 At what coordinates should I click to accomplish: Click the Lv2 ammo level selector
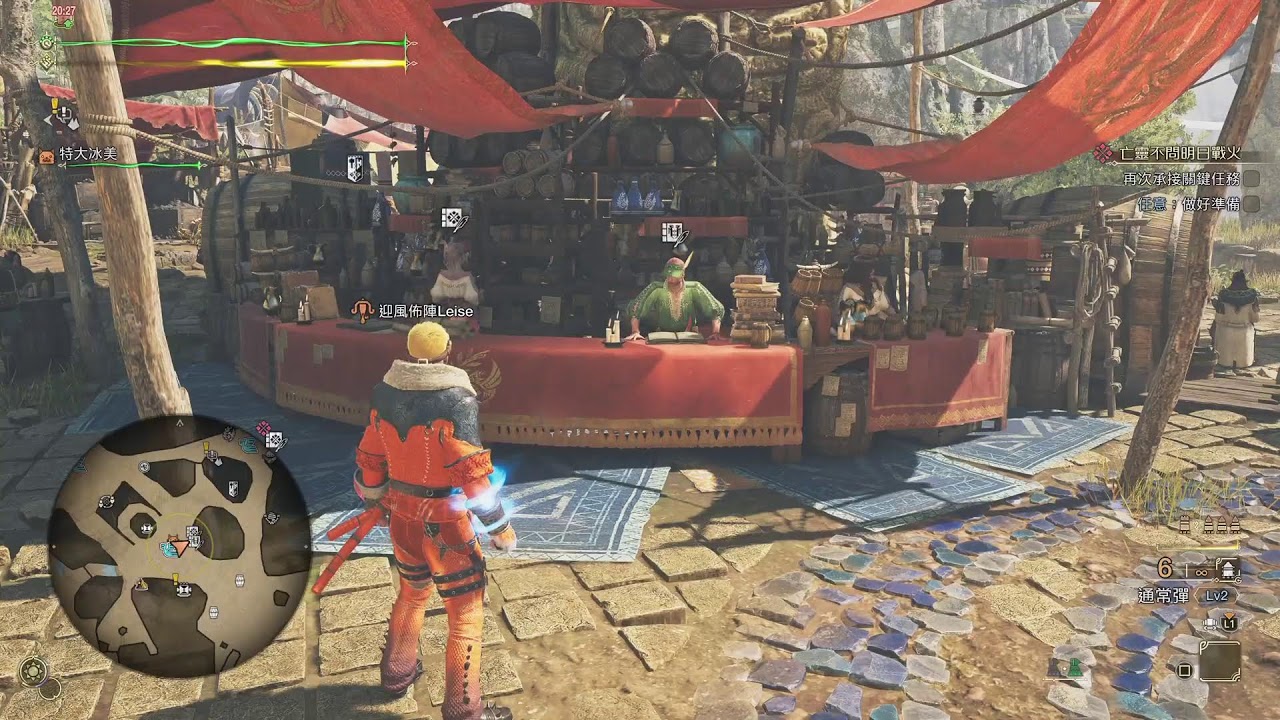click(x=1216, y=596)
